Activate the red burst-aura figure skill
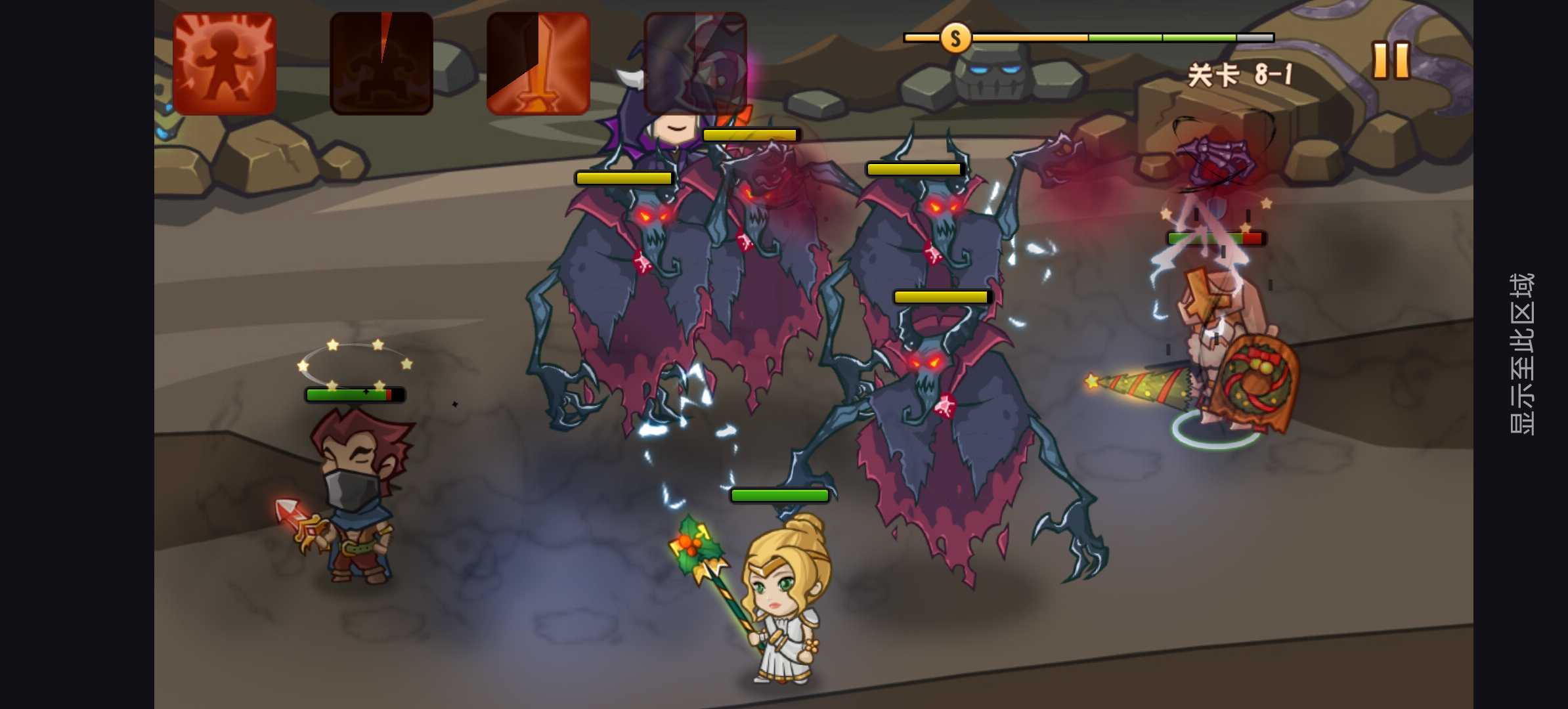1568x709 pixels. pyautogui.click(x=225, y=64)
